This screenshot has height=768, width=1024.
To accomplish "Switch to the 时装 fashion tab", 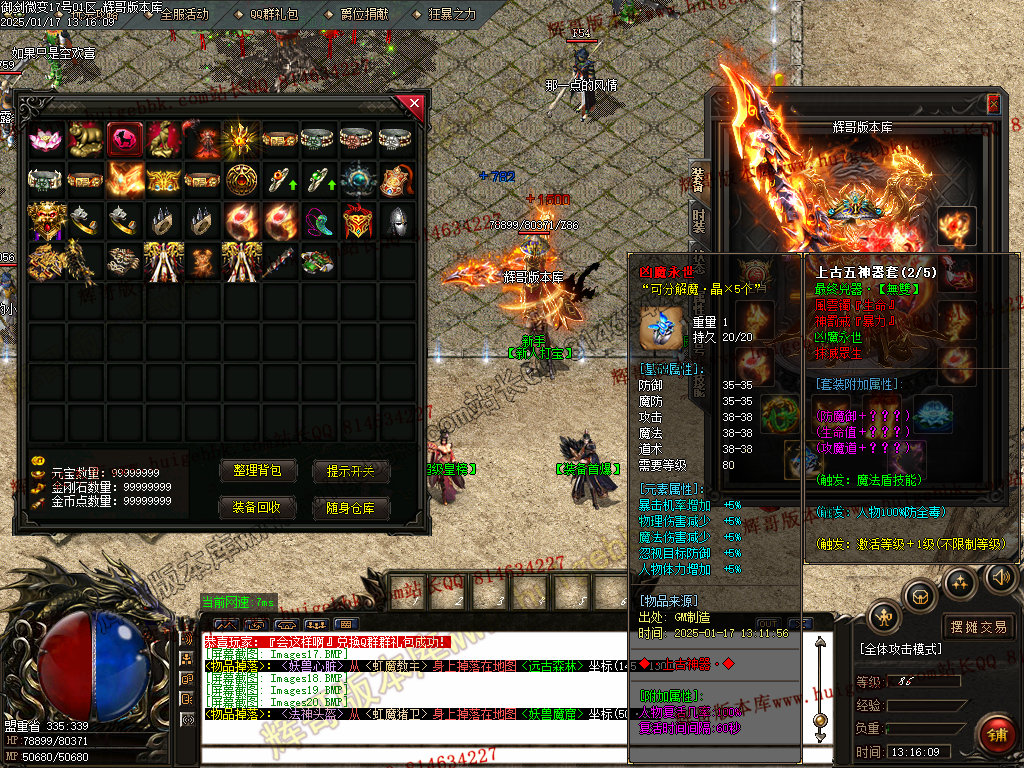I will tap(697, 220).
